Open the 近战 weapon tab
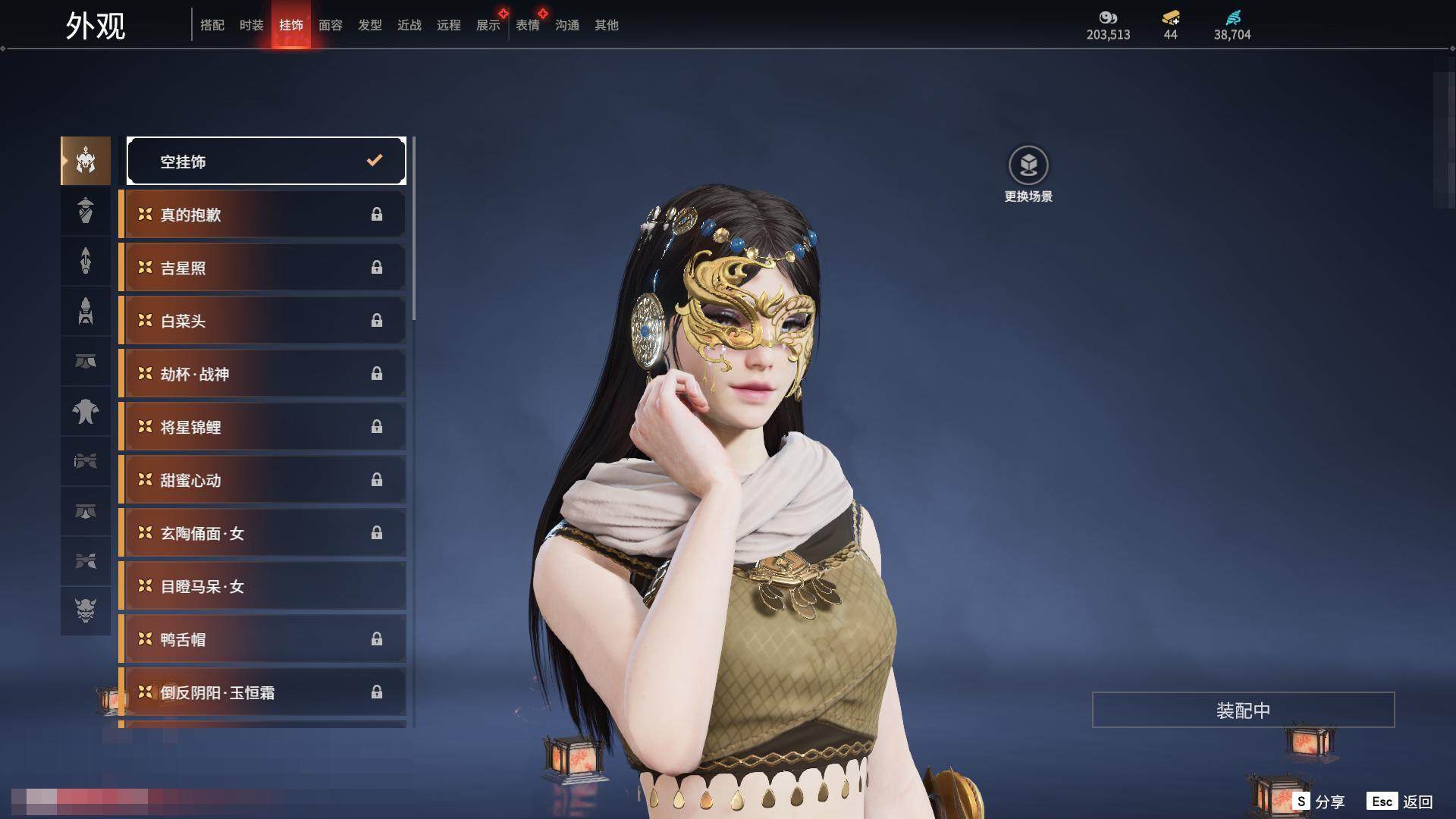 pos(409,25)
